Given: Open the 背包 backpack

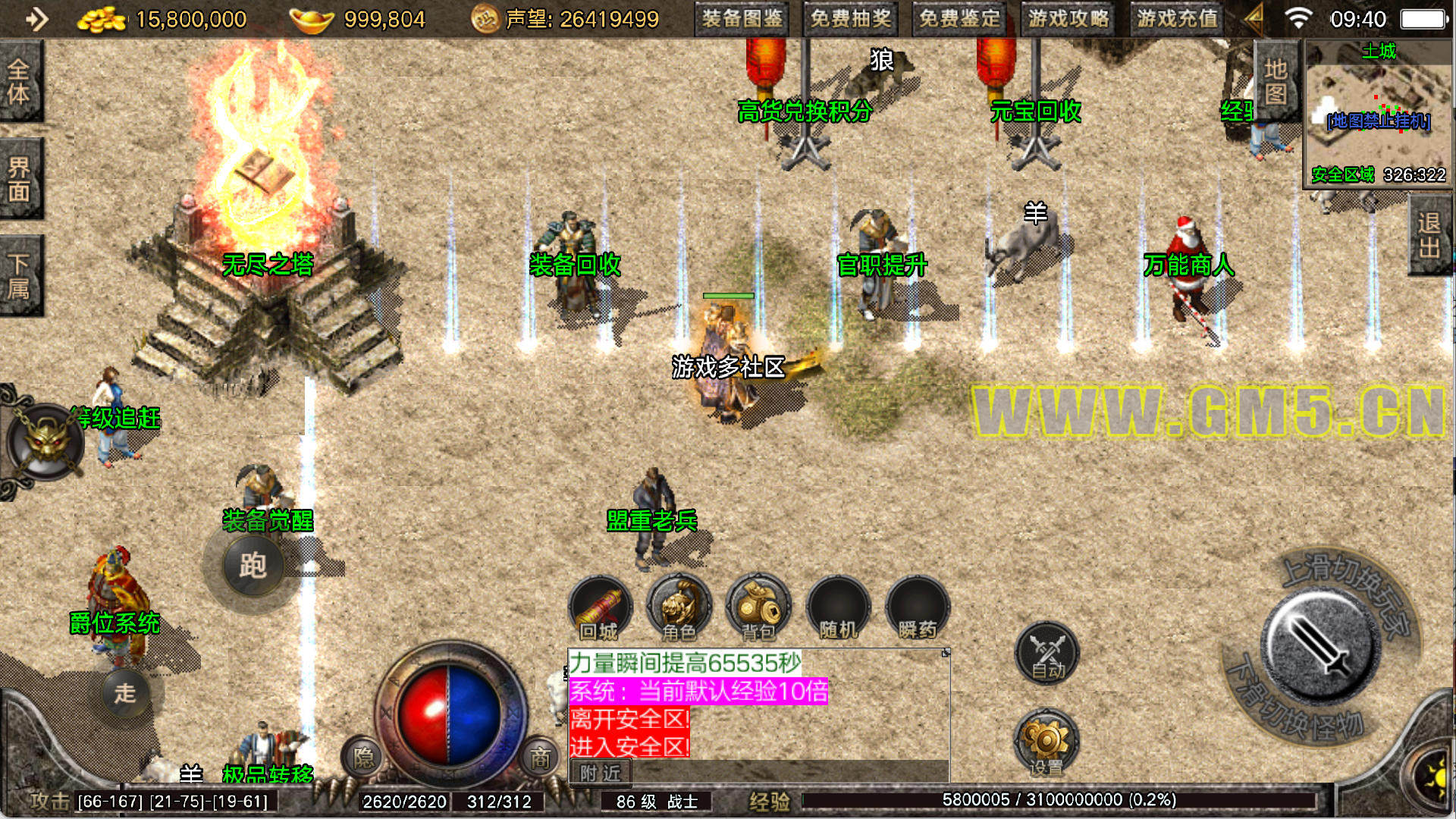Looking at the screenshot, I should pyautogui.click(x=758, y=608).
